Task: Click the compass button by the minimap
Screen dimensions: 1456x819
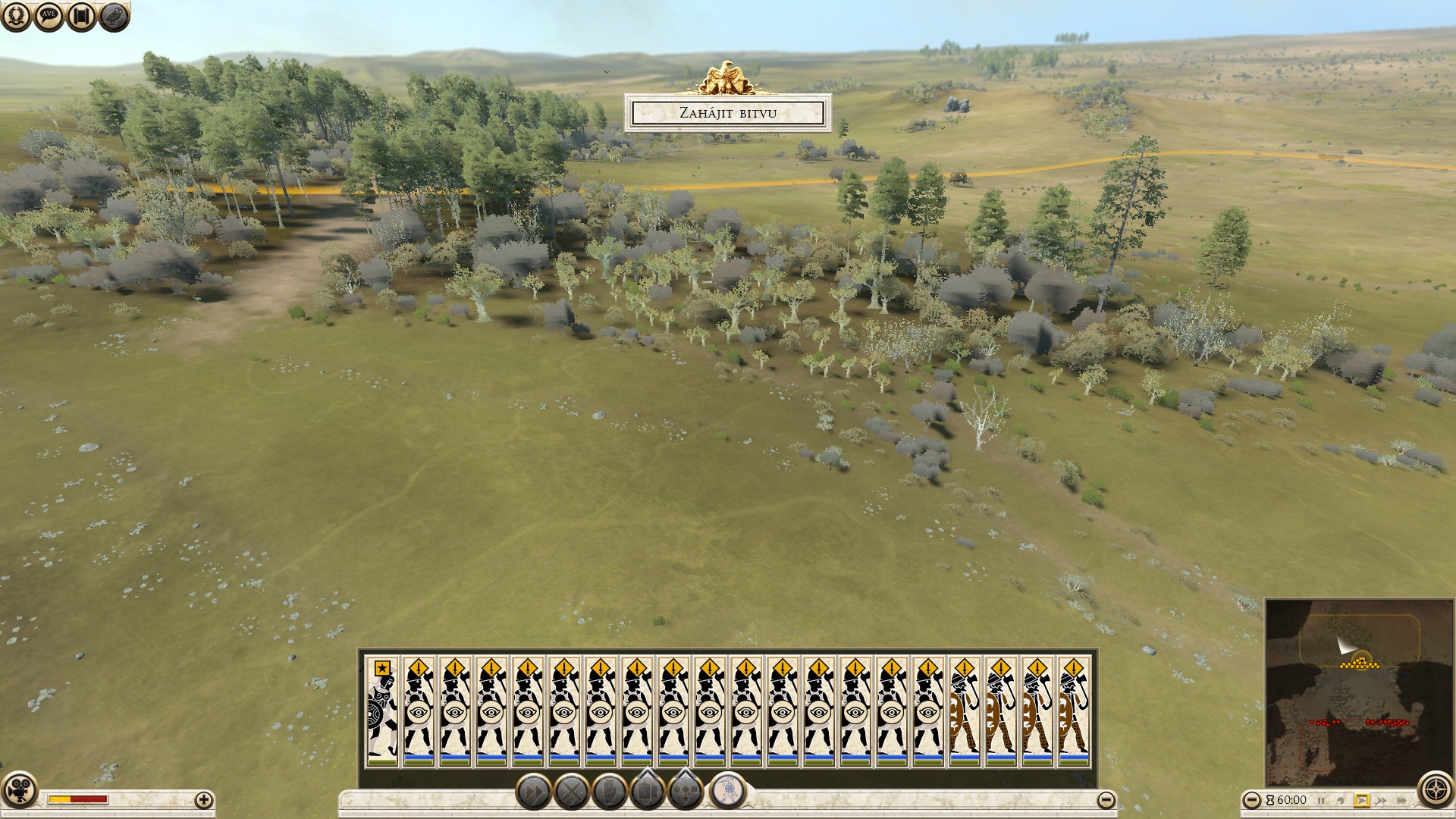Action: click(1435, 789)
